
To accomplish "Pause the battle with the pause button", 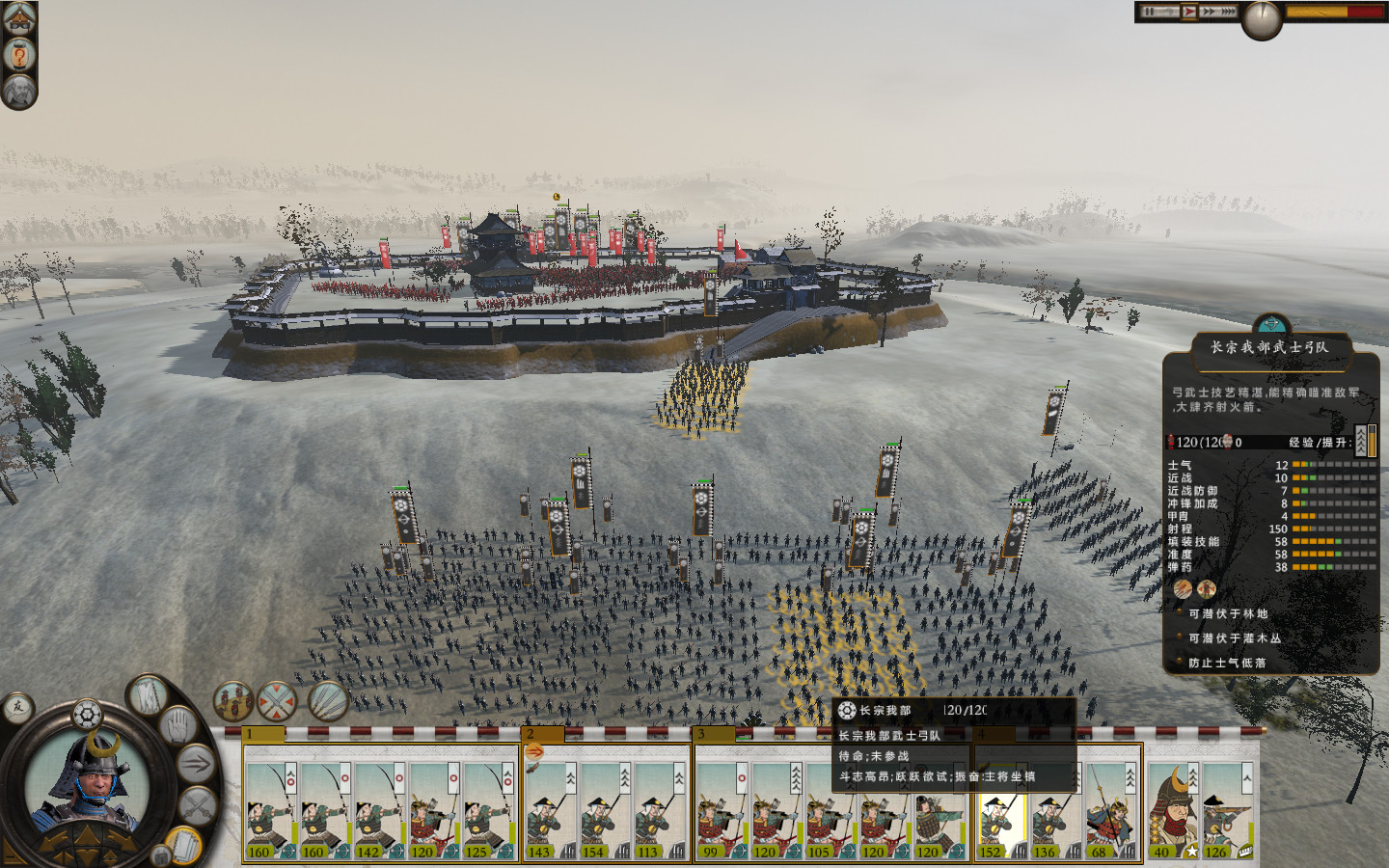I will click(x=1149, y=12).
